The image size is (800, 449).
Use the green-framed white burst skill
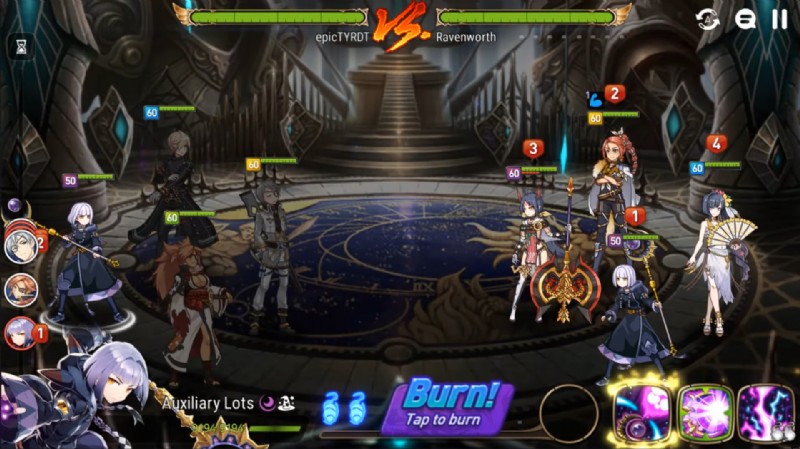point(706,411)
